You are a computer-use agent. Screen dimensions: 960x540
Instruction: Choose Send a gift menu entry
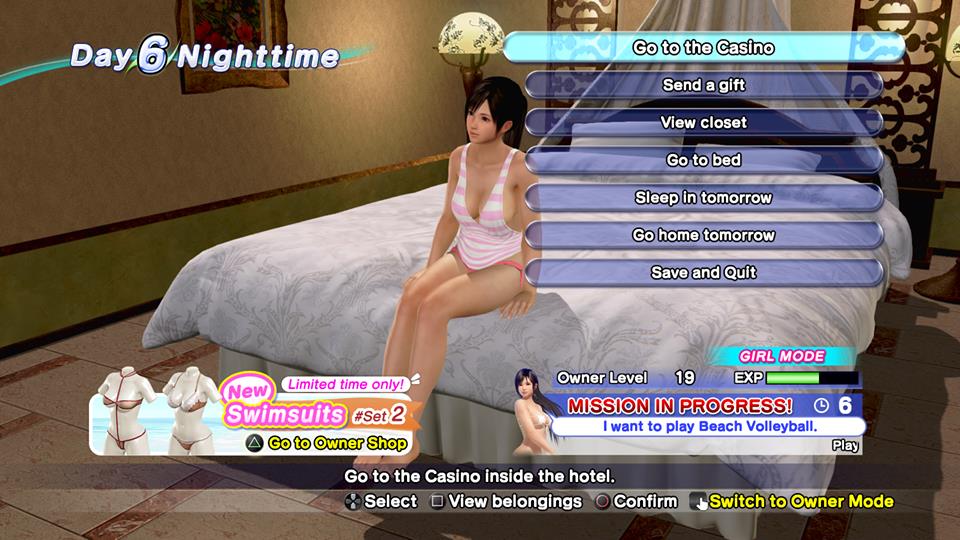click(x=704, y=85)
